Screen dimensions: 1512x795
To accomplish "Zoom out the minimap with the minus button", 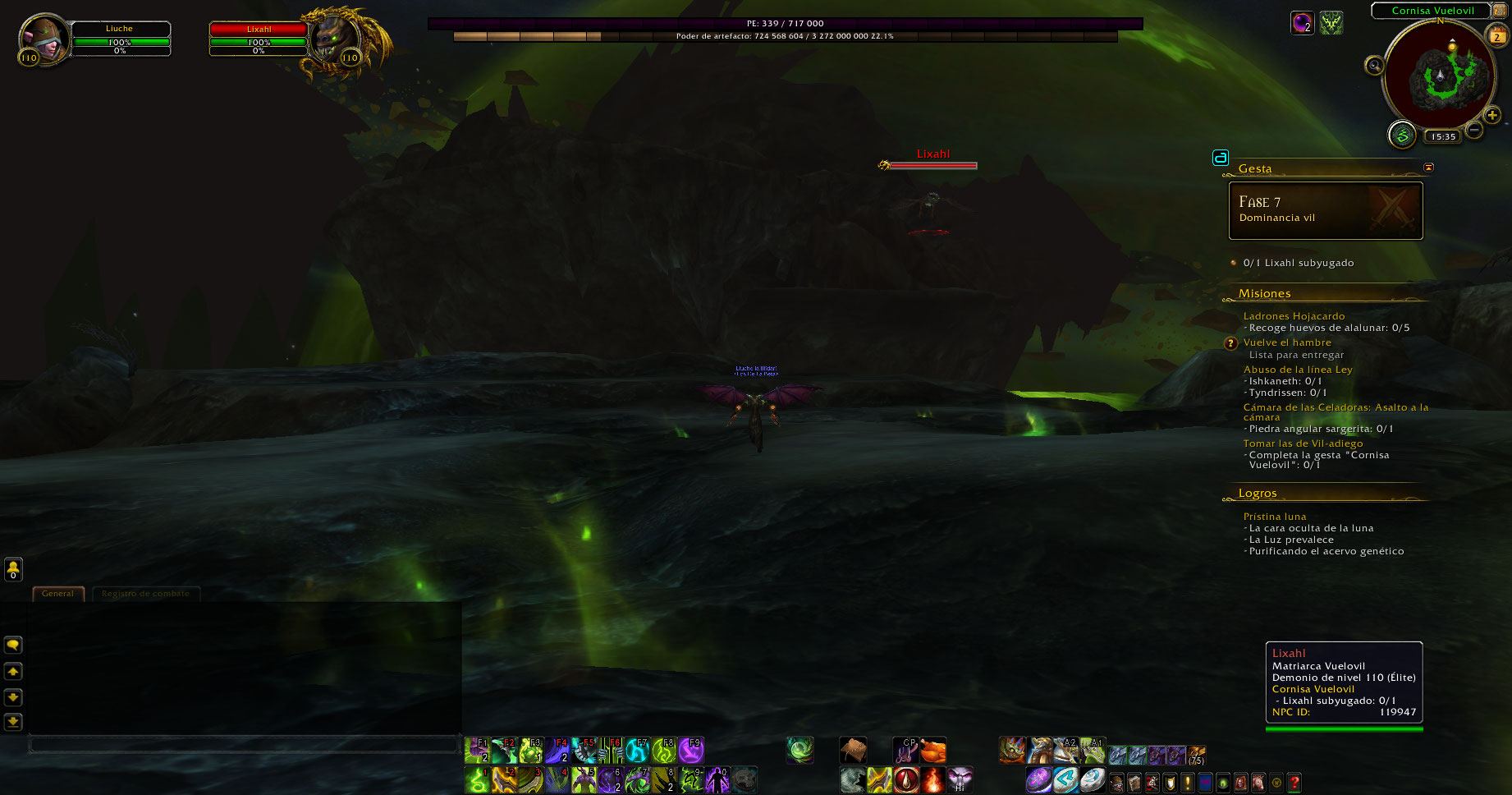I will [1474, 130].
